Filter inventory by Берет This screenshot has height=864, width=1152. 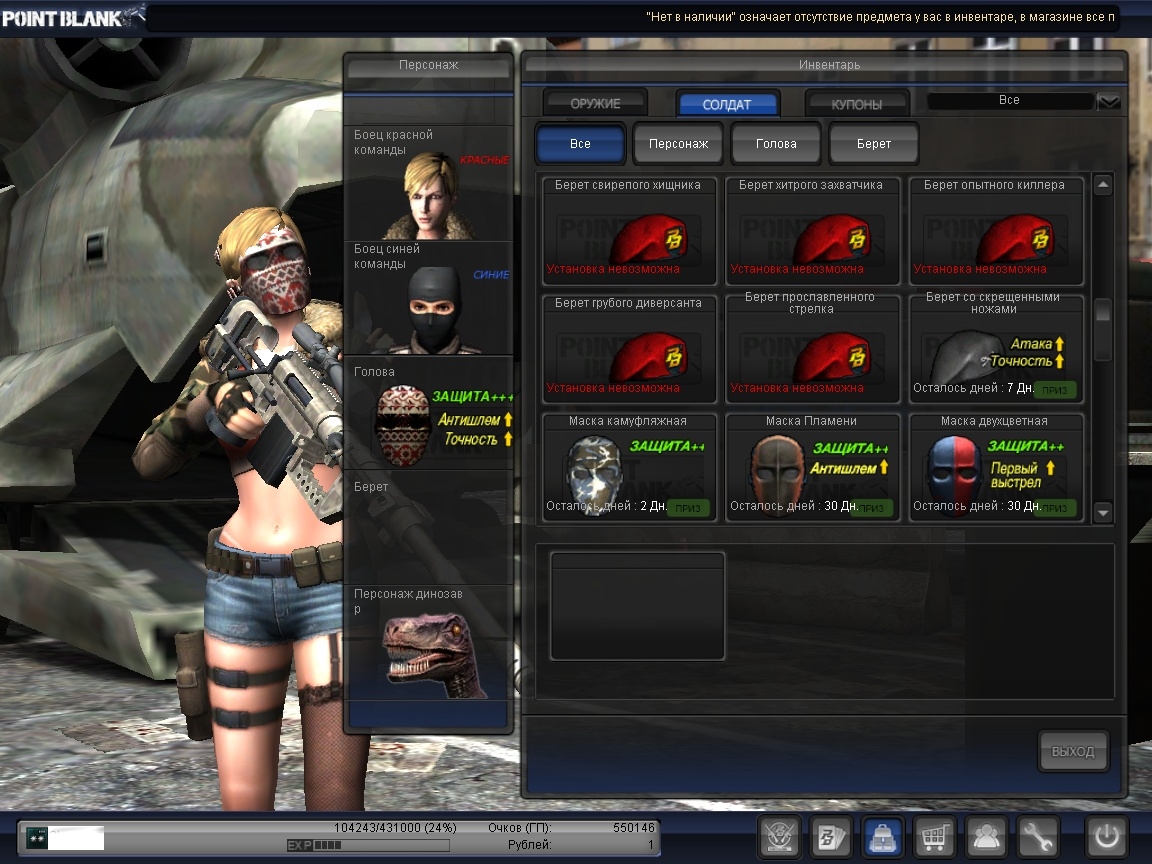pyautogui.click(x=874, y=143)
